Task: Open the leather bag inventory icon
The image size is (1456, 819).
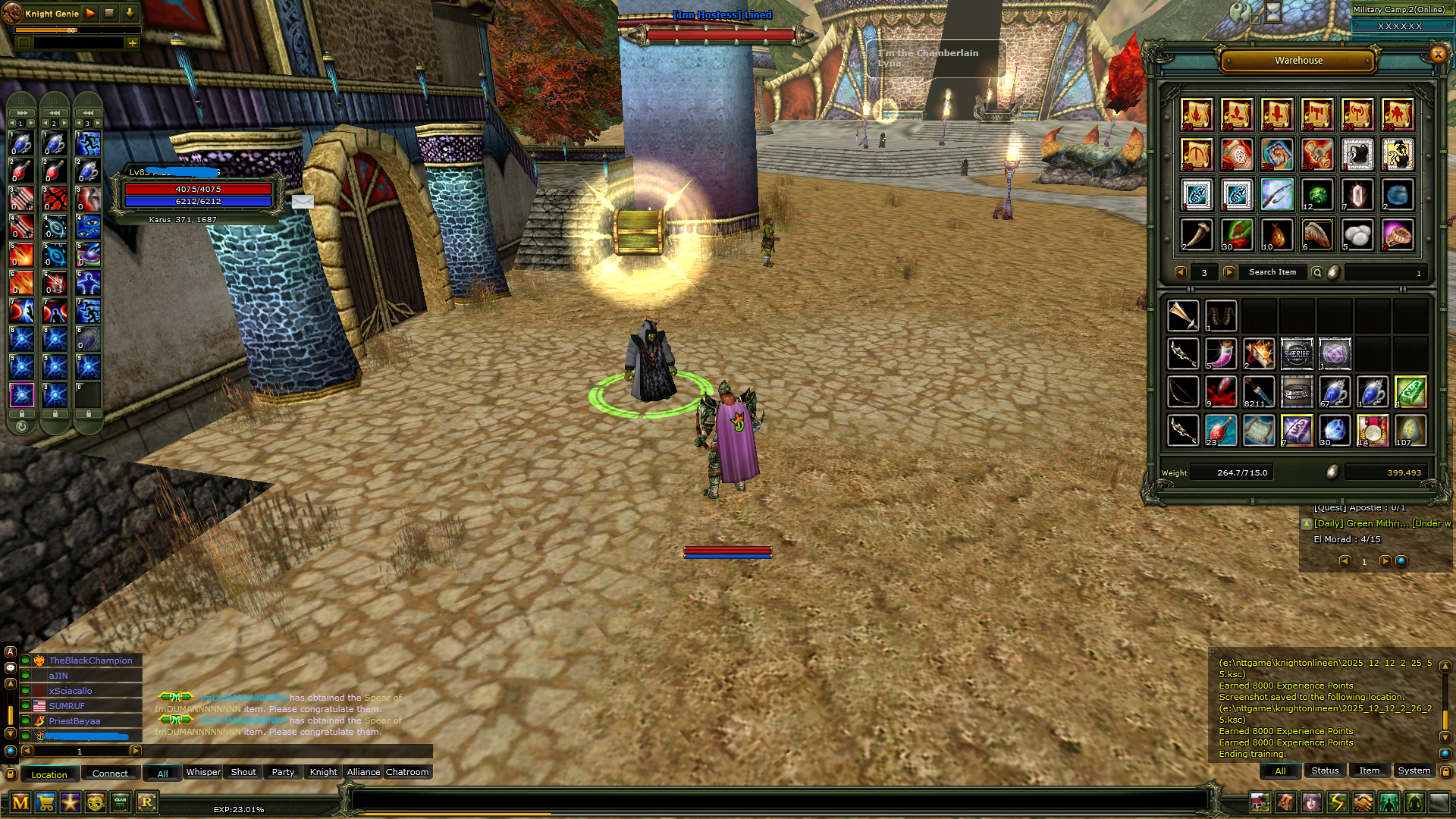Action: point(1285,802)
